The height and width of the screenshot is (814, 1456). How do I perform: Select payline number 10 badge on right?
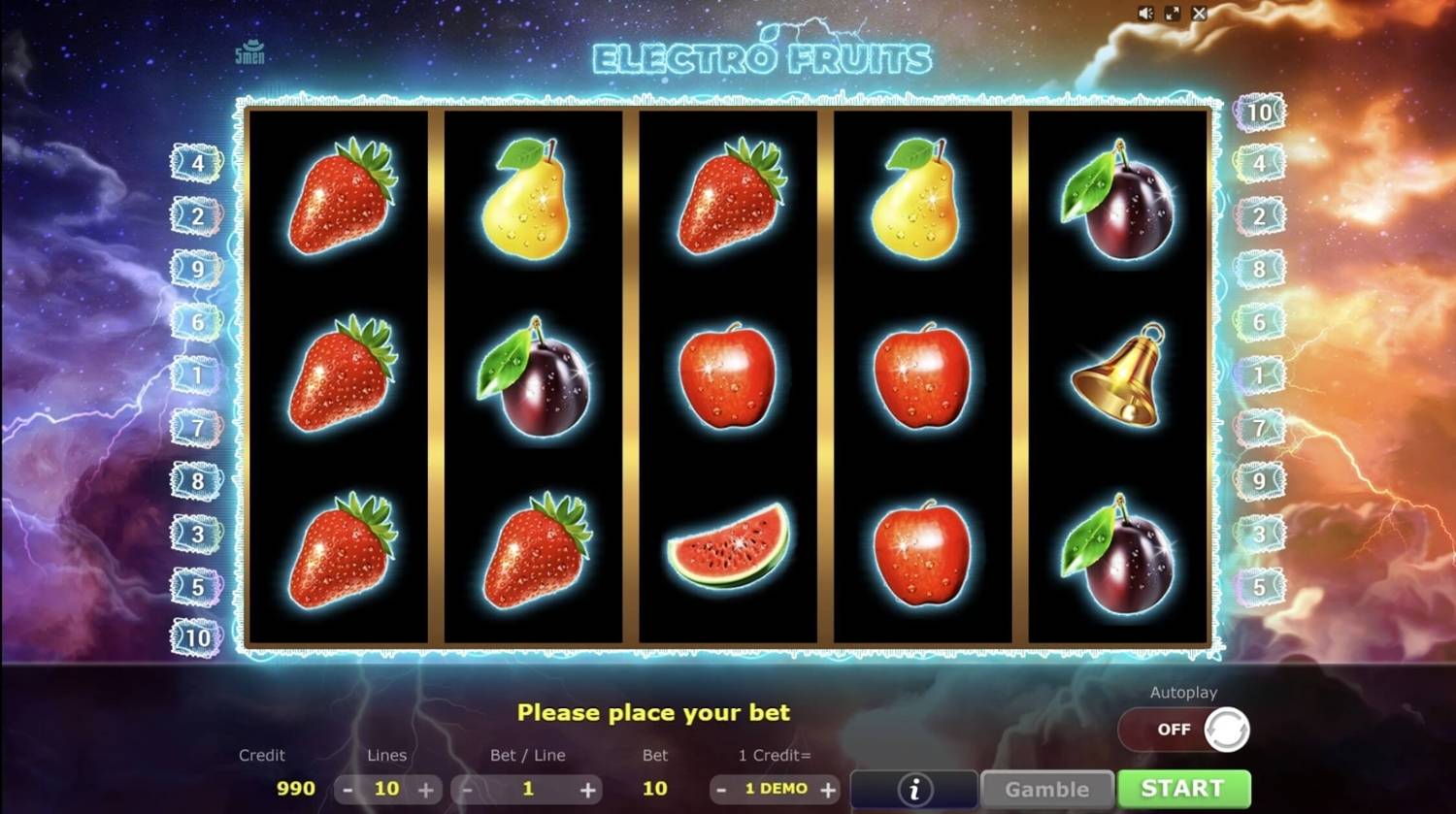[1259, 112]
